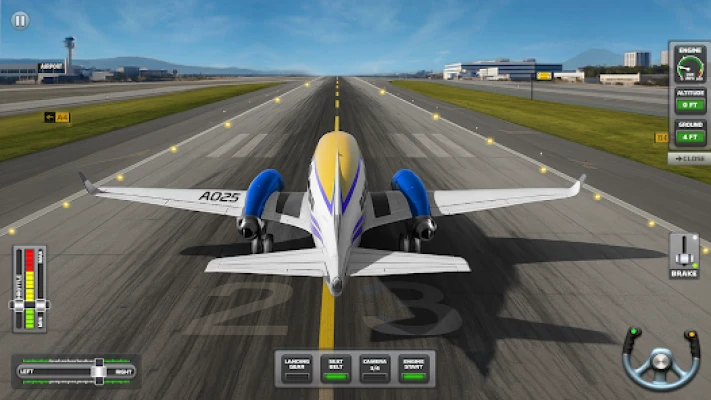Click the Left/Right rudder slider handle
Viewport: 711px width, 400px height.
(x=98, y=371)
